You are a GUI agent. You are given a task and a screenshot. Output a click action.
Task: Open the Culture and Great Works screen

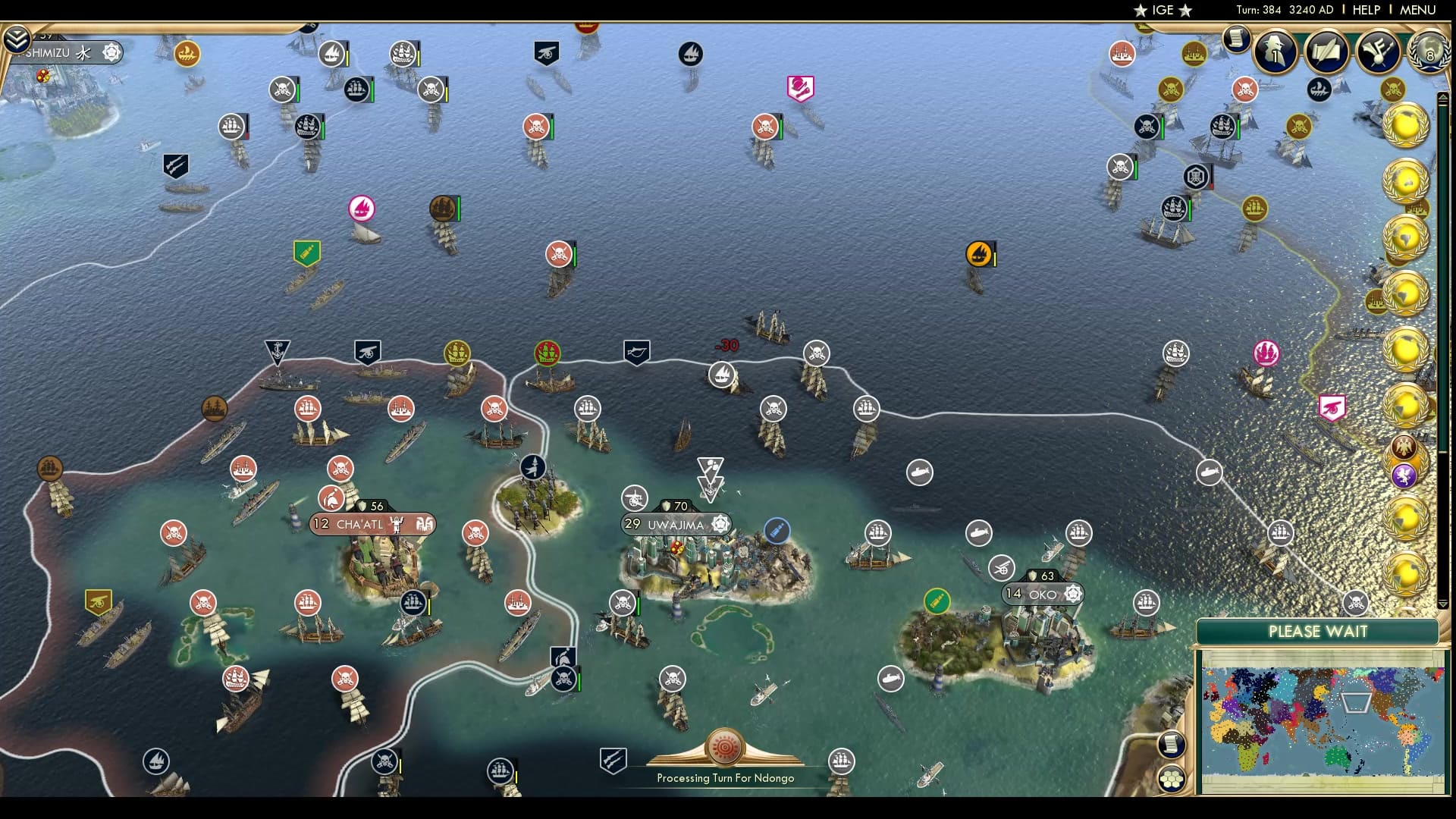click(1378, 53)
